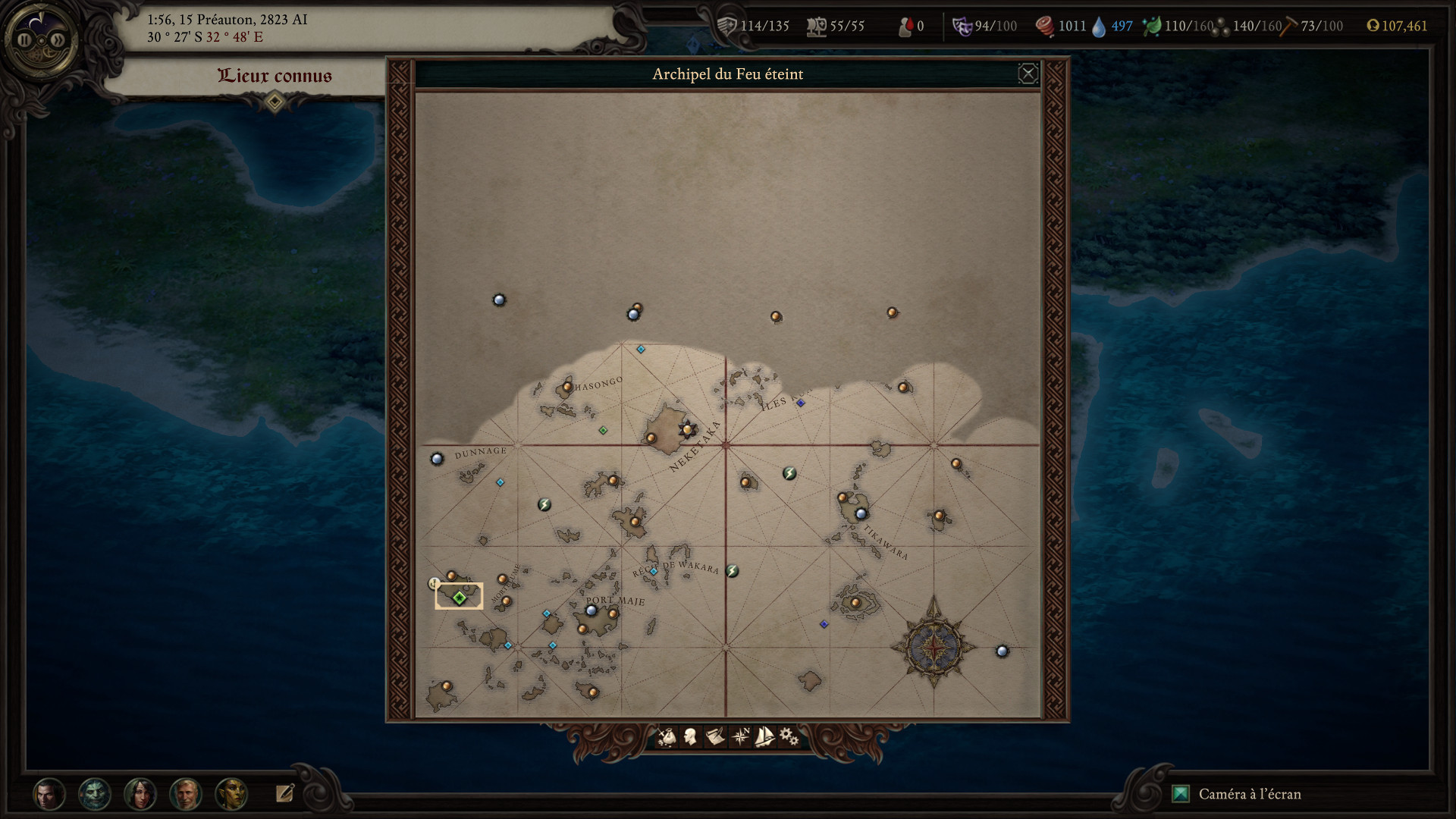Click the repair hammer resource icon

(x=1287, y=25)
